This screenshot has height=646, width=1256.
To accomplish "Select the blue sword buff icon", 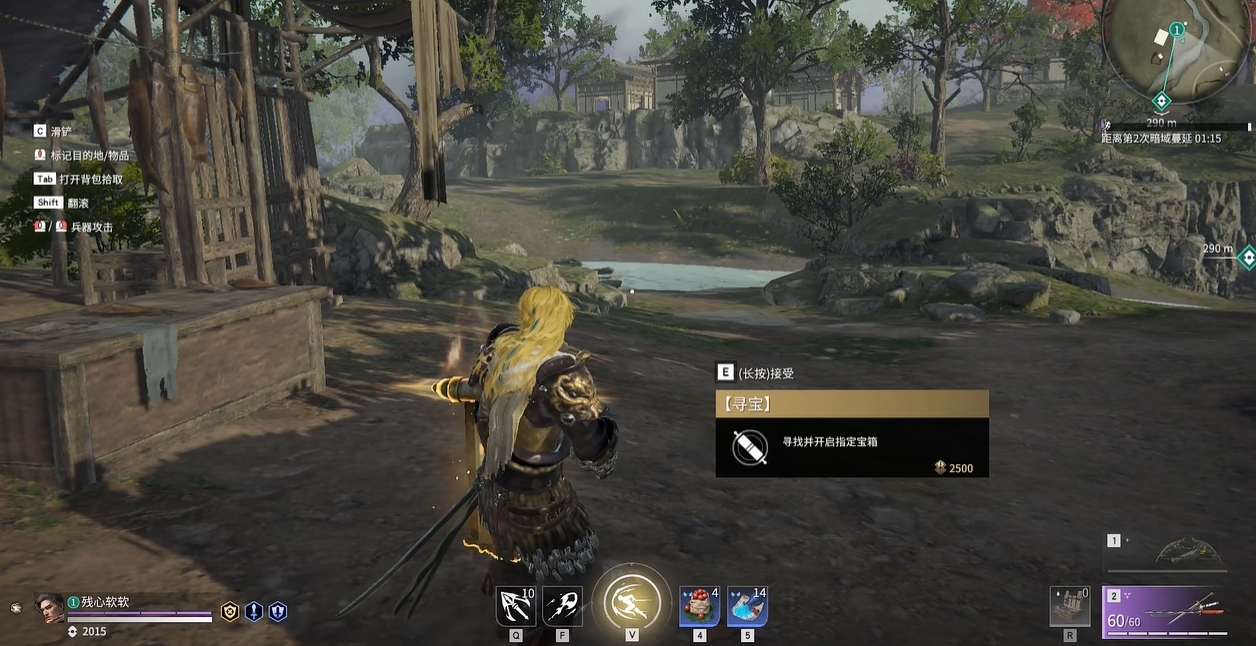I will 254,612.
